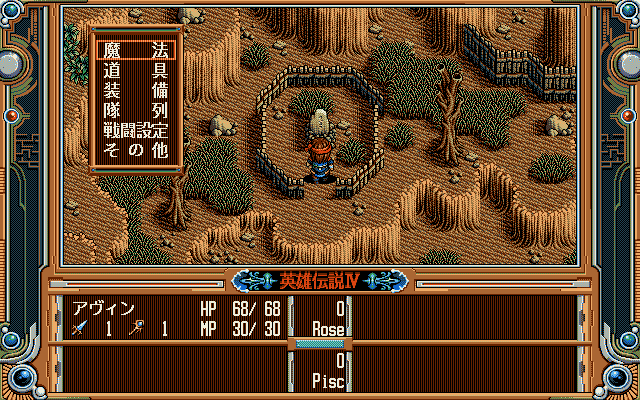Open the 隊列 (Formation) menu entry
This screenshot has height=400, width=640.
pyautogui.click(x=134, y=110)
